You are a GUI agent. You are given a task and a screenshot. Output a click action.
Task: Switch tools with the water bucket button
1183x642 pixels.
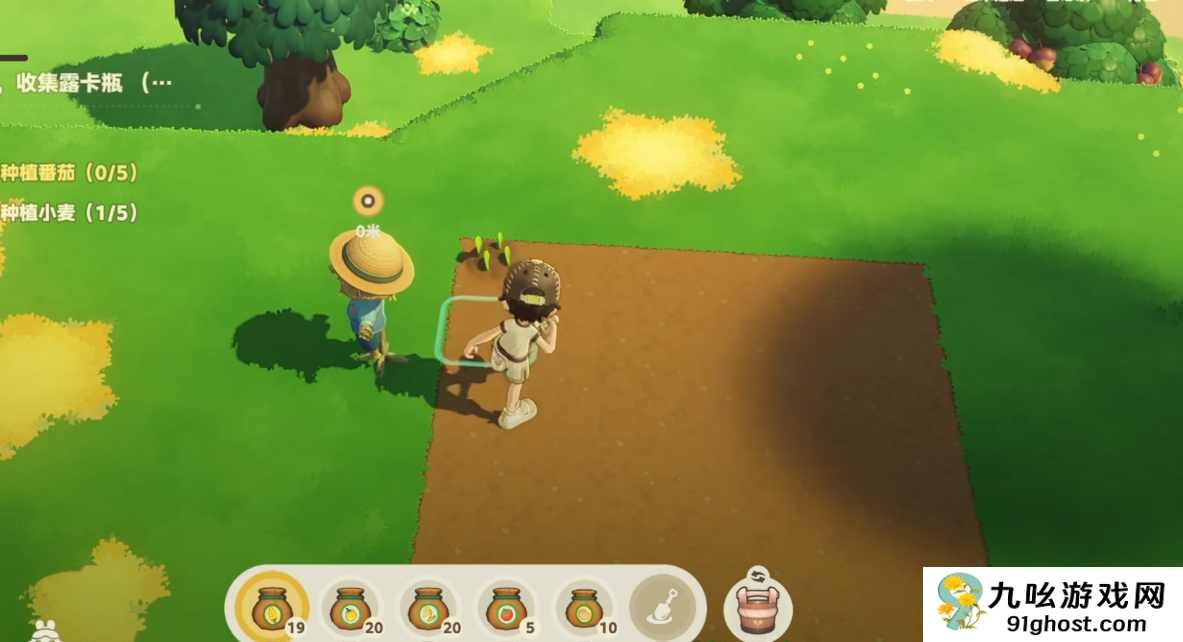click(x=757, y=608)
